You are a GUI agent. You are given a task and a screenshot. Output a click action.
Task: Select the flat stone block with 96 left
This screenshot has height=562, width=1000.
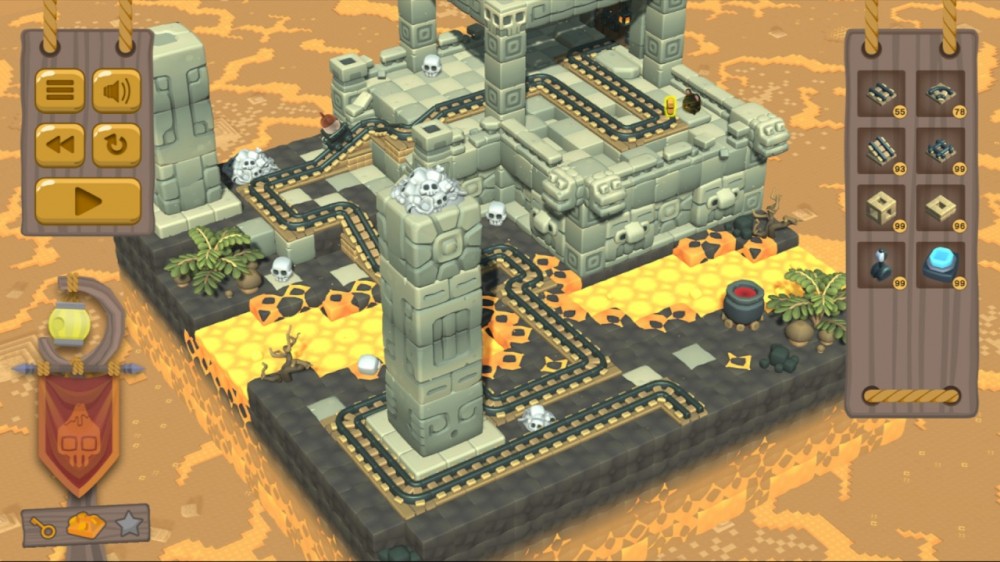(x=940, y=208)
